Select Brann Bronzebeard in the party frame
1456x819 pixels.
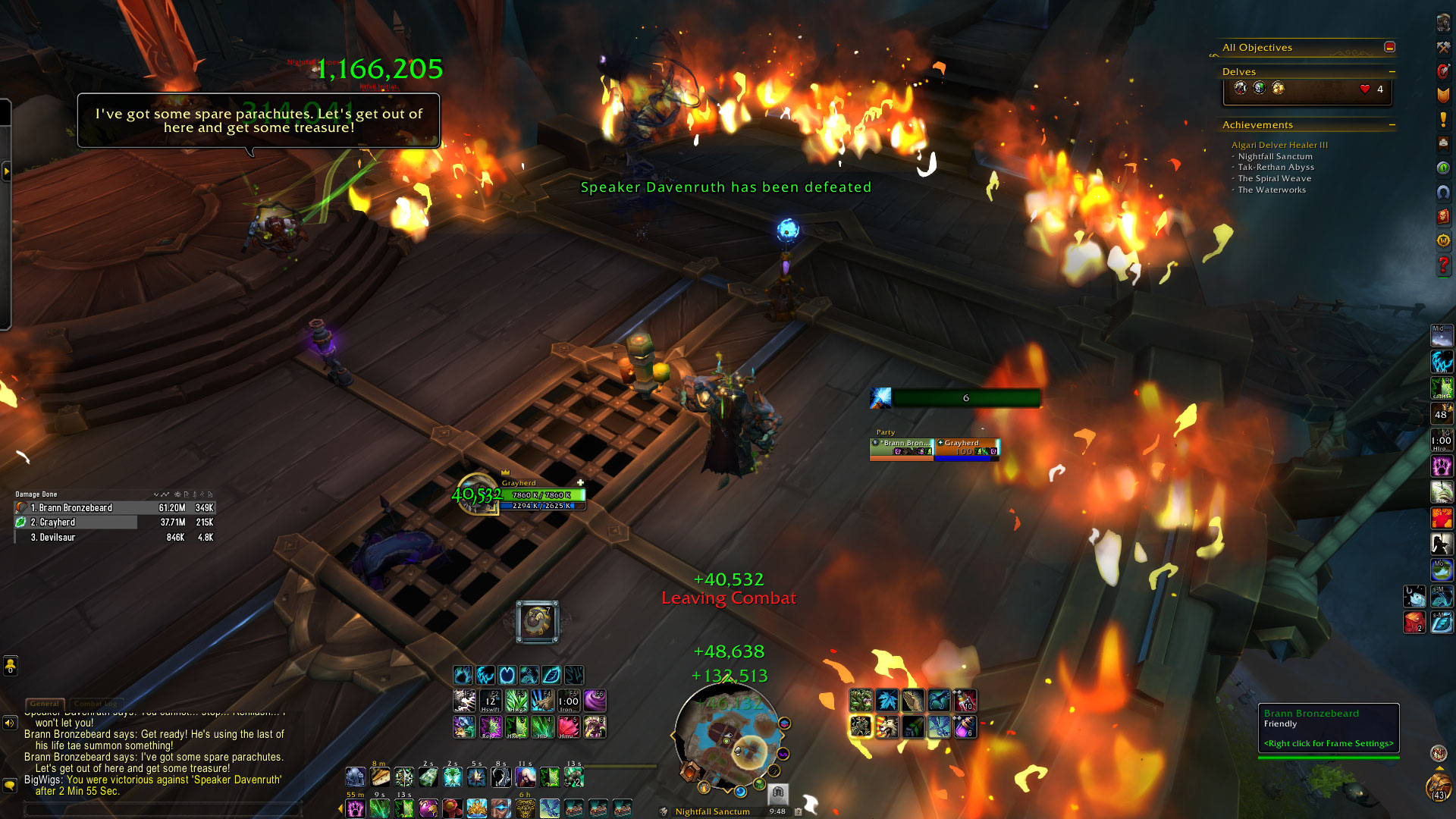[901, 448]
